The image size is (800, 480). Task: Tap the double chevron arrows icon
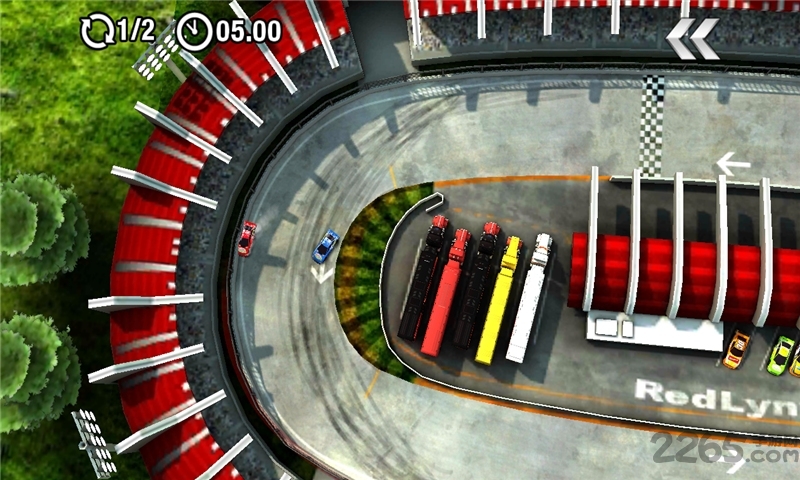point(692,39)
